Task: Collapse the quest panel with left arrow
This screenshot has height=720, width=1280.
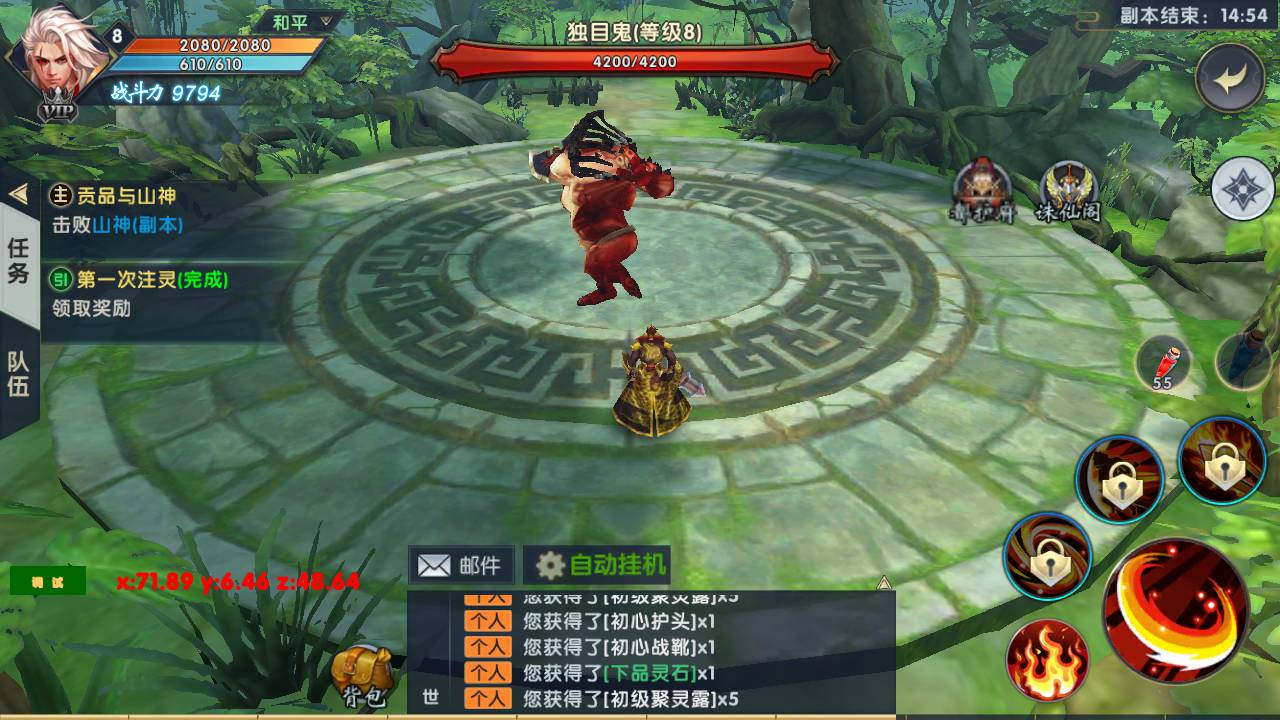Action: [x=17, y=193]
